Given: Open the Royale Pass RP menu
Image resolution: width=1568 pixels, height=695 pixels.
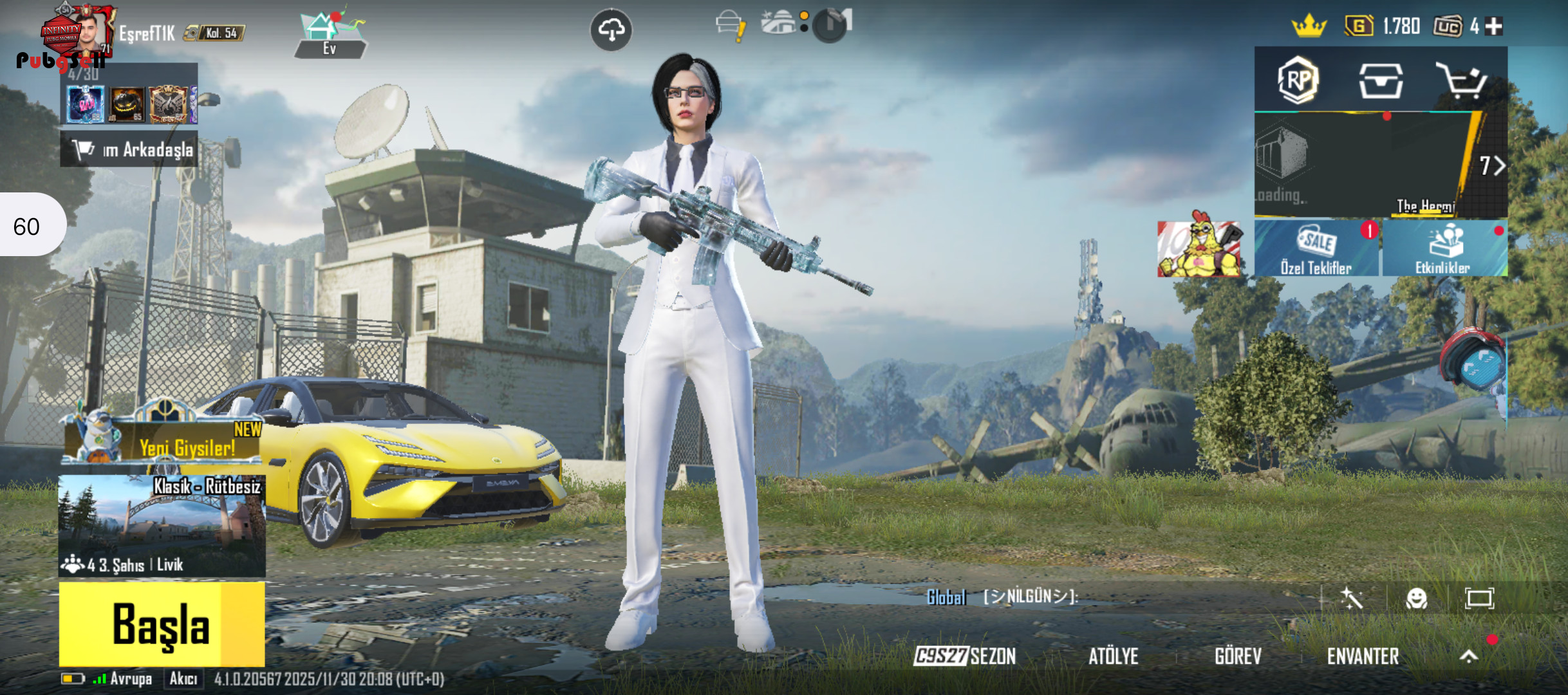Looking at the screenshot, I should pos(1298,81).
